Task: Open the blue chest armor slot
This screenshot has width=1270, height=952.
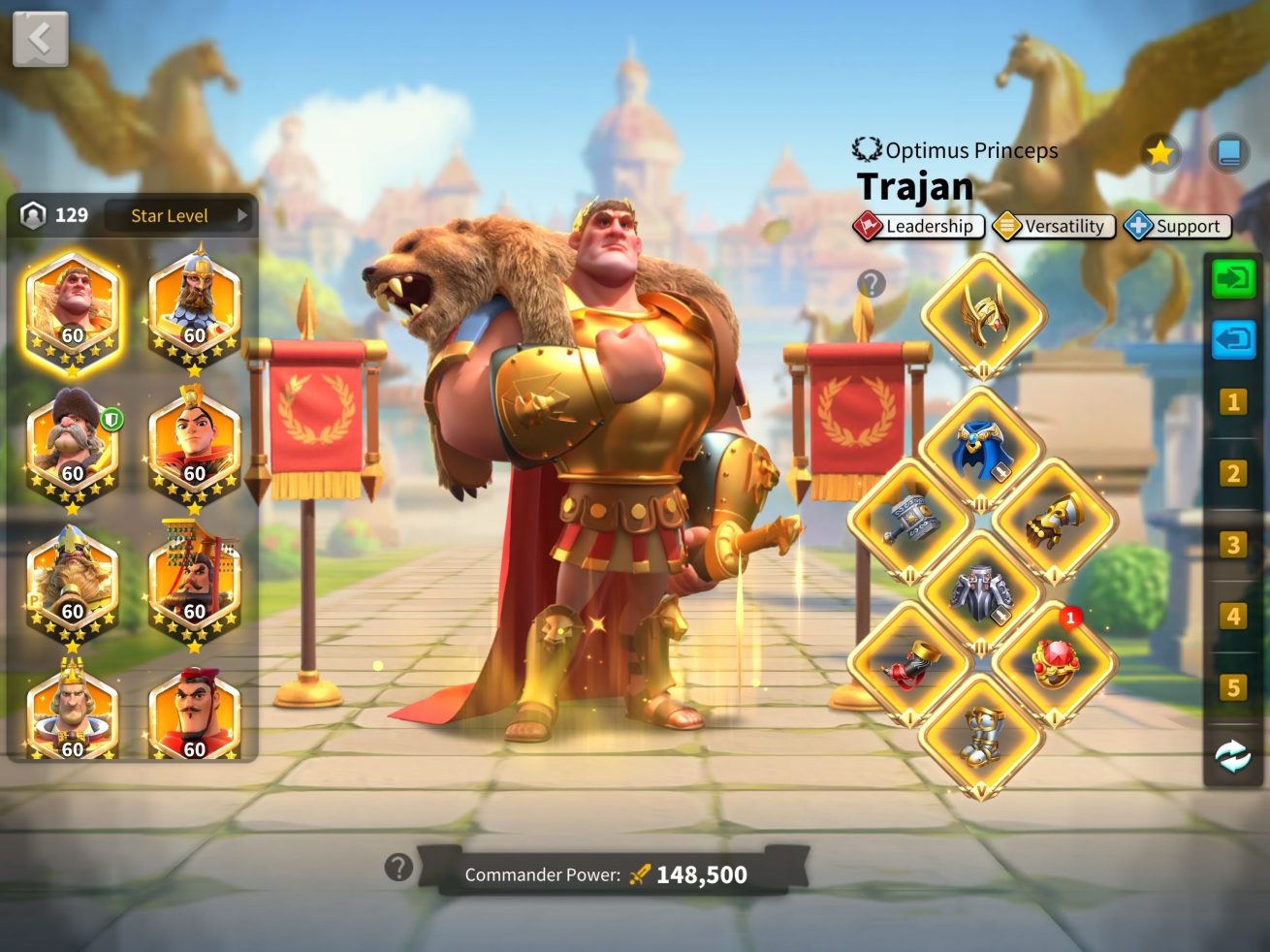Action: pos(982,448)
